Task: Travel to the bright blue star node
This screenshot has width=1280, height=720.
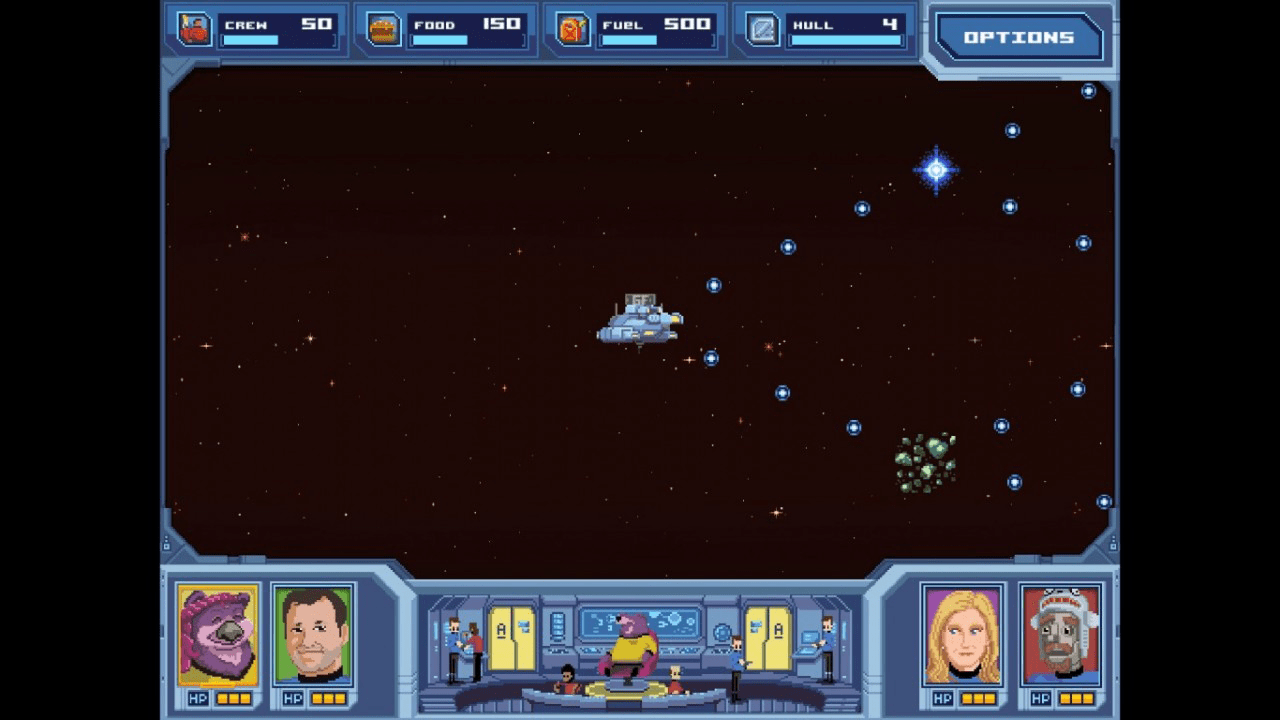Action: (936, 170)
